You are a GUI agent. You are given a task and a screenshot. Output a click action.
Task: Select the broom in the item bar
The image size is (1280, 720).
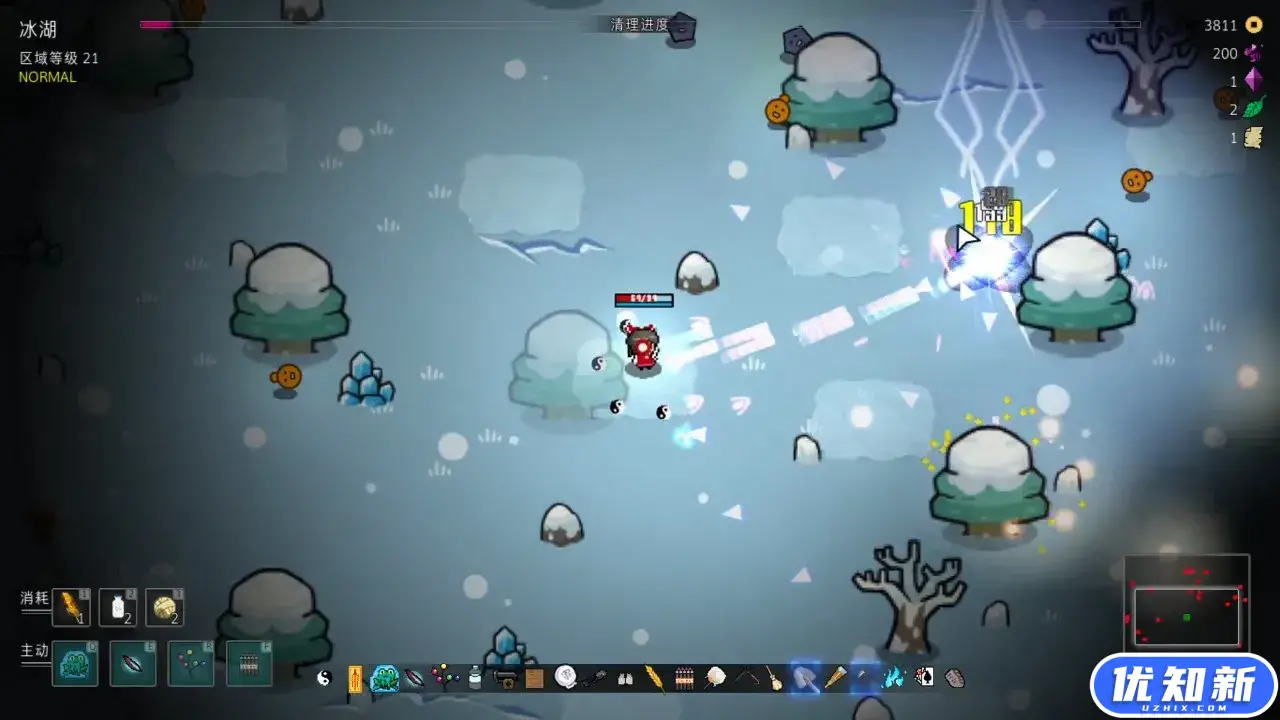[774, 679]
